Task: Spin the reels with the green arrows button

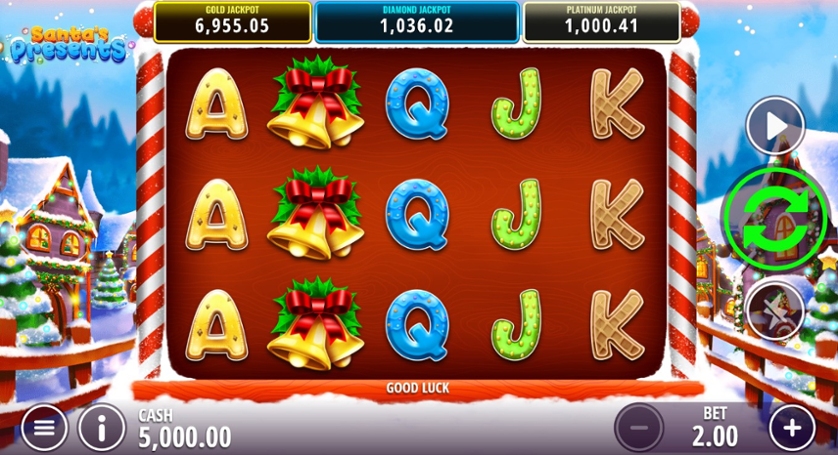Action: 775,217
